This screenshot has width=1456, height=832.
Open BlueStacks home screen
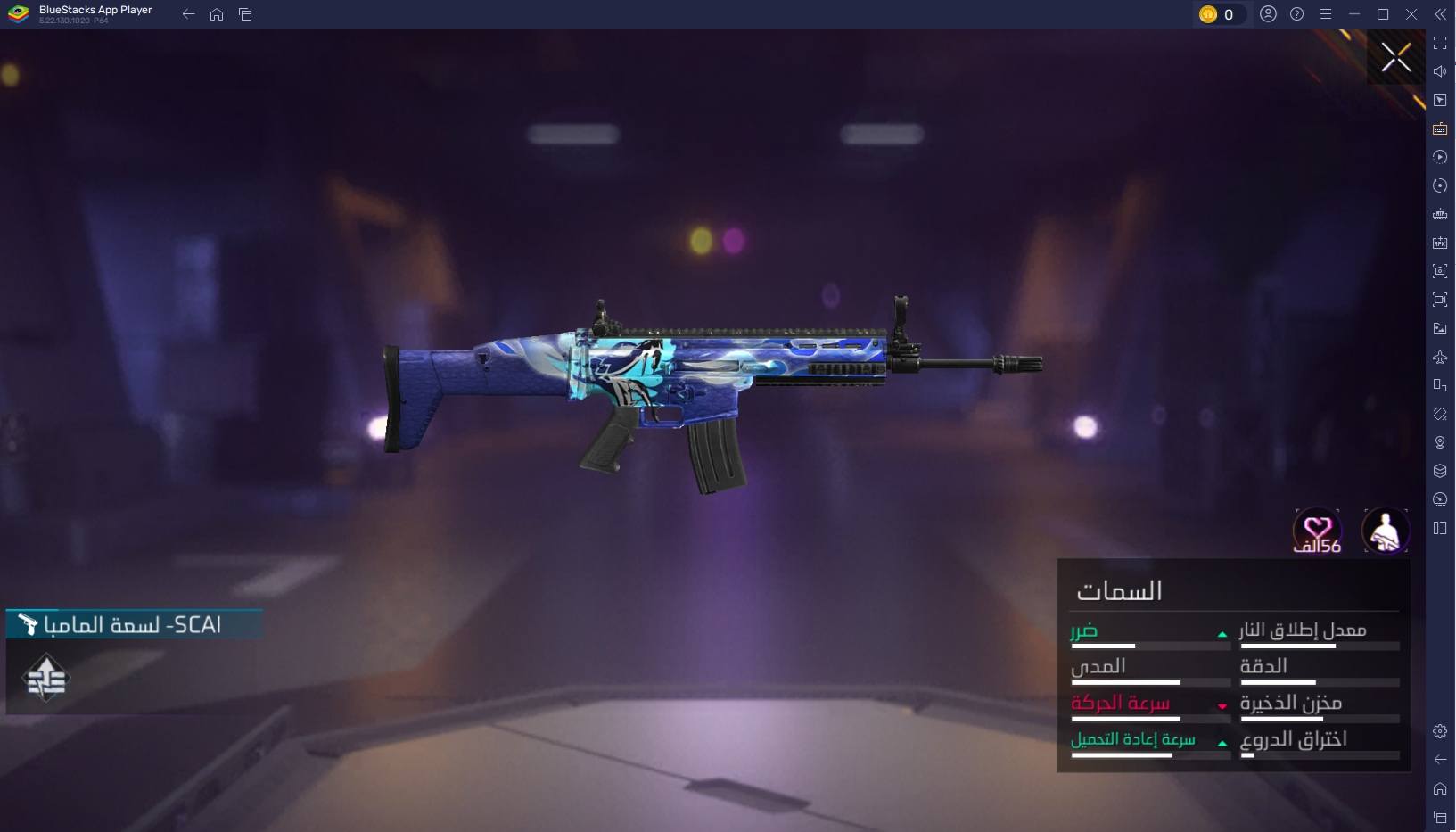point(217,14)
